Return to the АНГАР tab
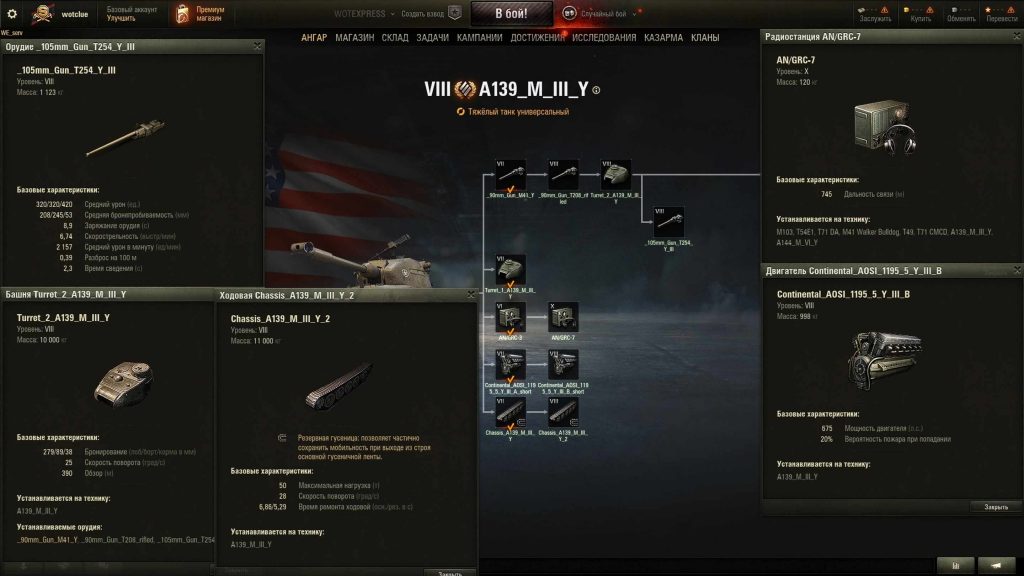1024x576 pixels. point(315,38)
